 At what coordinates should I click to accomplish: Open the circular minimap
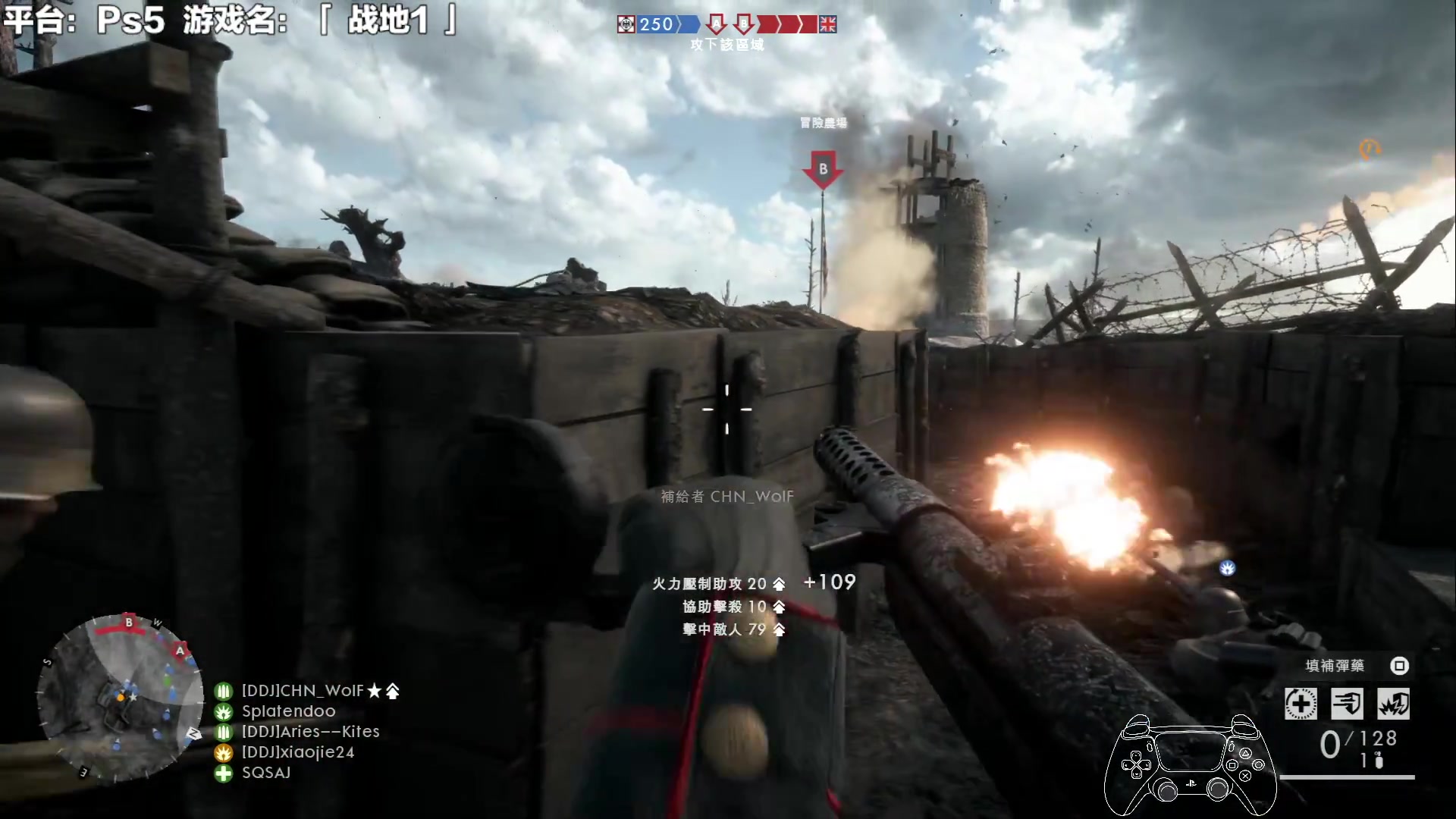(x=120, y=699)
